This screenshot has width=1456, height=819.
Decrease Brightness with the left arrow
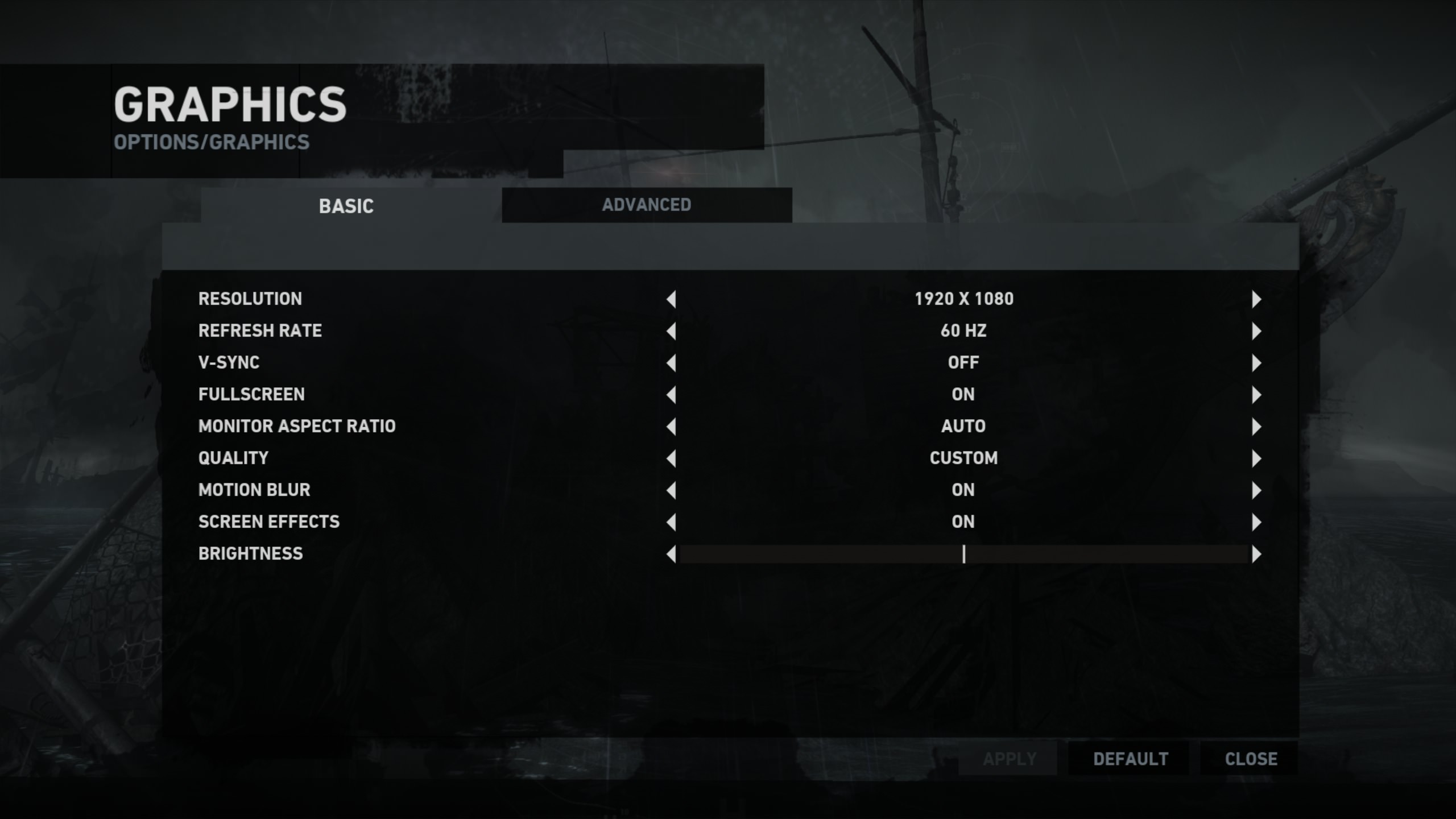point(671,554)
